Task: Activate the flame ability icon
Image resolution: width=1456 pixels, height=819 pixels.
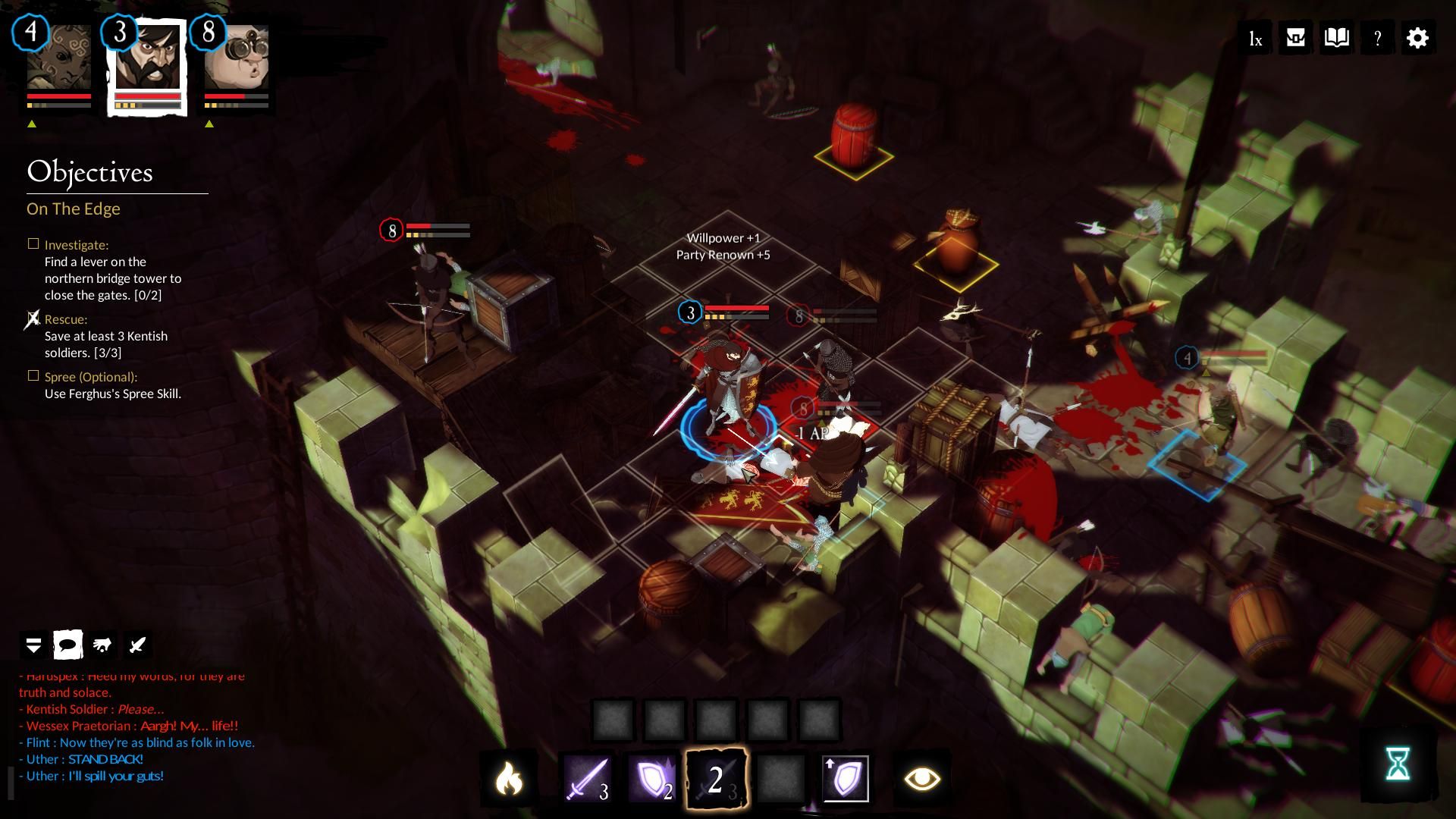Action: pyautogui.click(x=509, y=778)
